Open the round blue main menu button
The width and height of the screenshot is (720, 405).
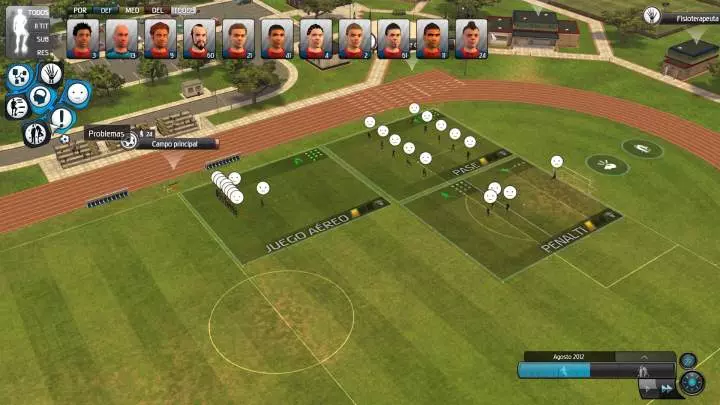(x=691, y=383)
